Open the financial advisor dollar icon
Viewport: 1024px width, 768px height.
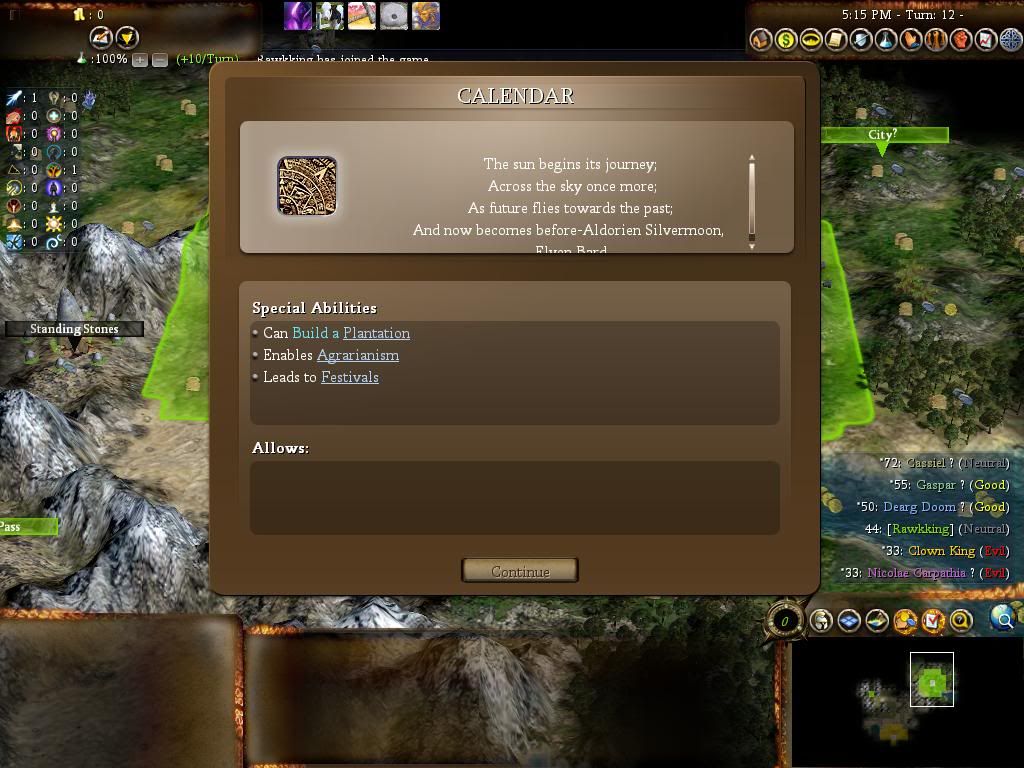pyautogui.click(x=786, y=40)
